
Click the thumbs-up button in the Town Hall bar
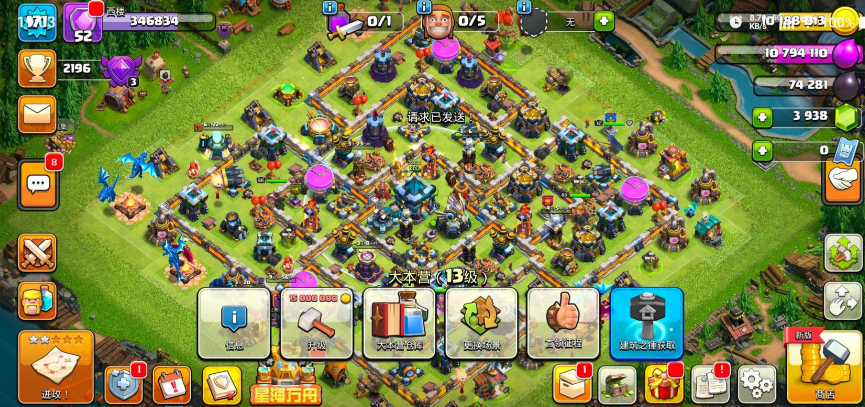pyautogui.click(x=563, y=323)
